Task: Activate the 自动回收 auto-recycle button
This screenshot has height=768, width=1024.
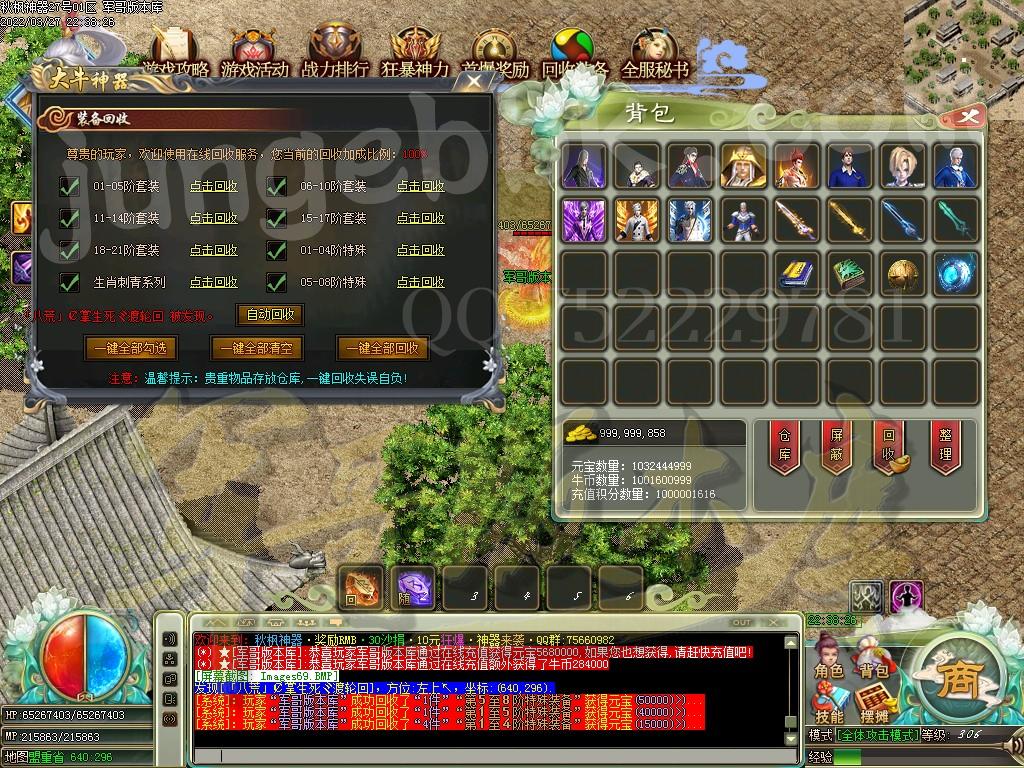Action: (270, 314)
